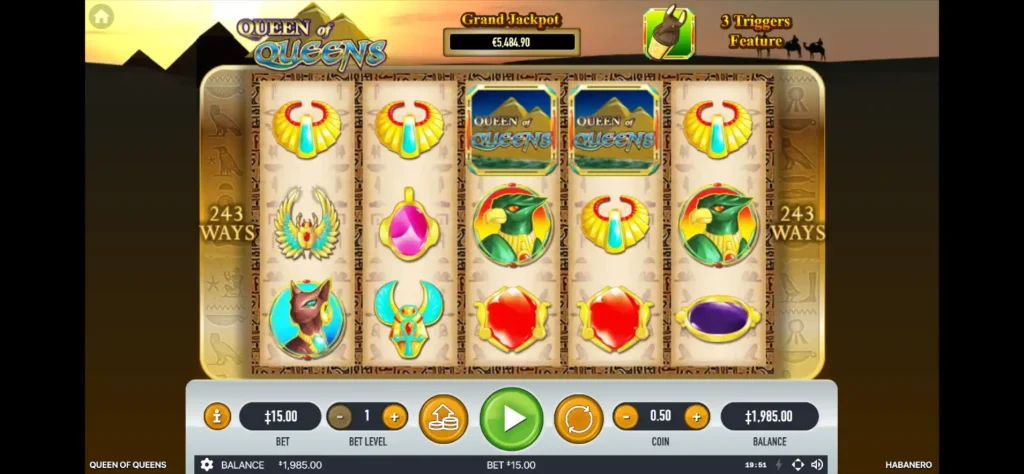Enable autoplay with the circular arrows button

click(x=578, y=418)
